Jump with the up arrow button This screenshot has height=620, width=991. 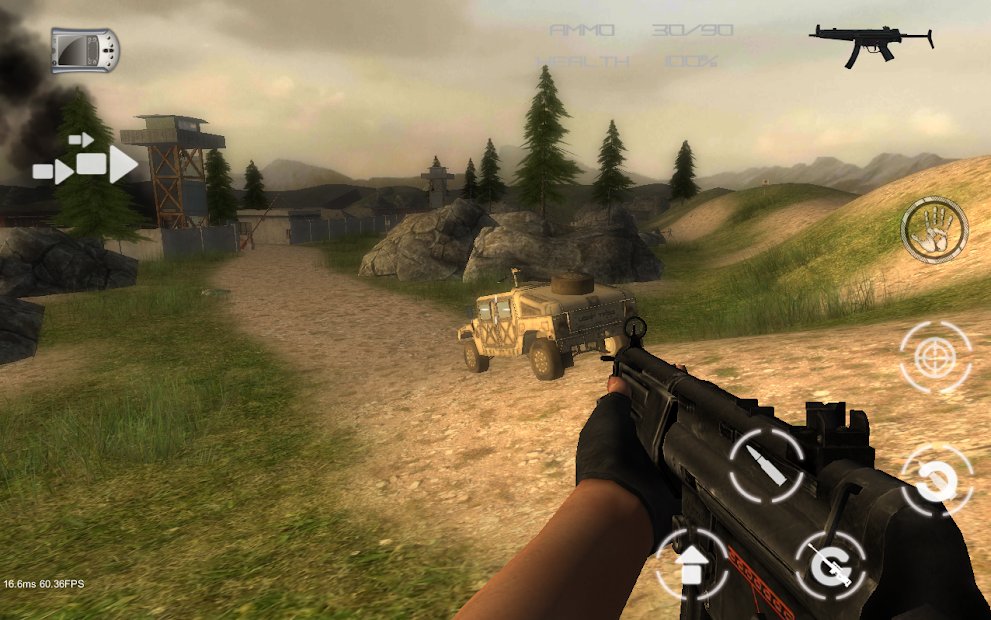(691, 564)
